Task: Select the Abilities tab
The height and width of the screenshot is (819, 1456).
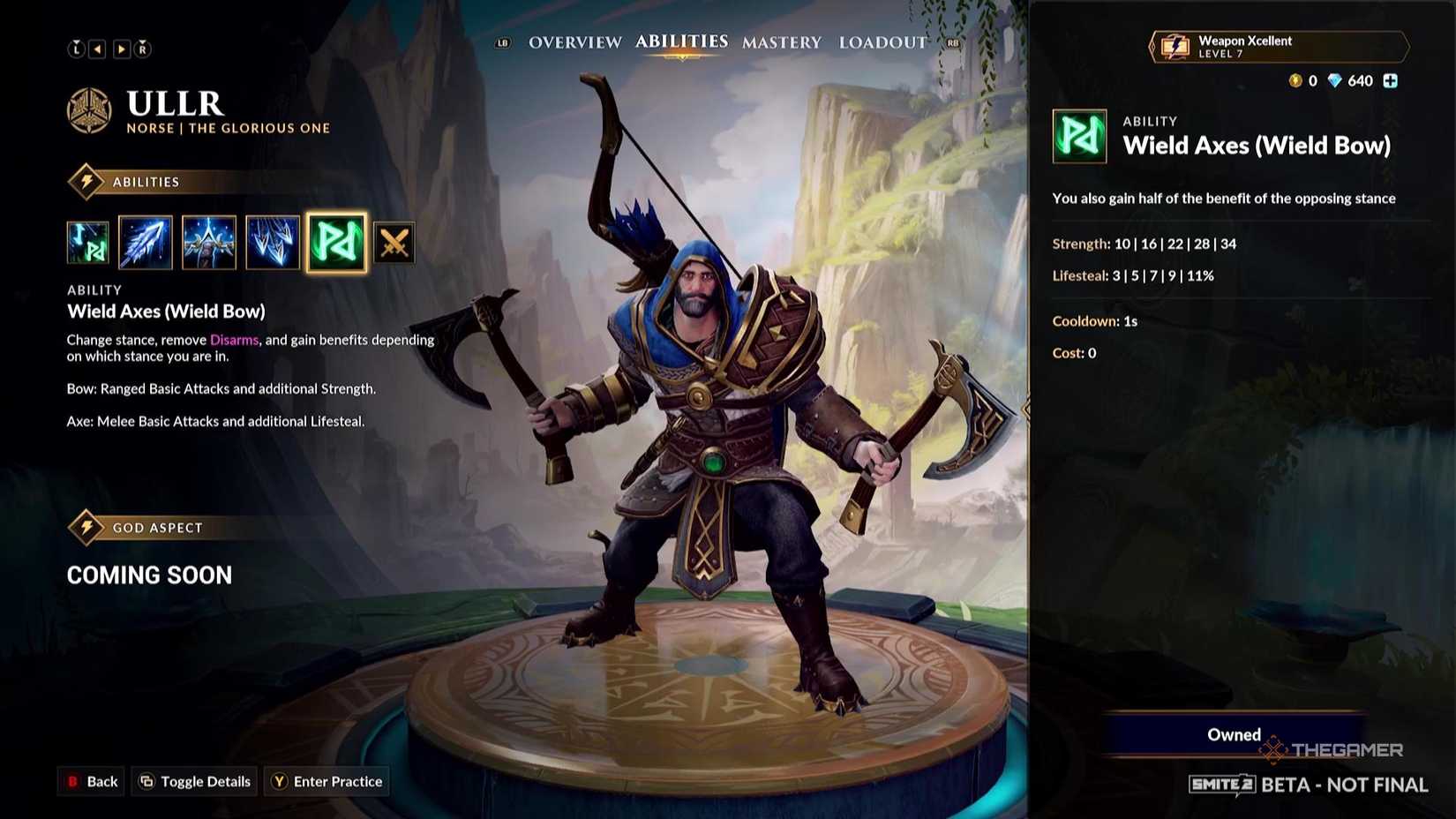Action: (680, 40)
